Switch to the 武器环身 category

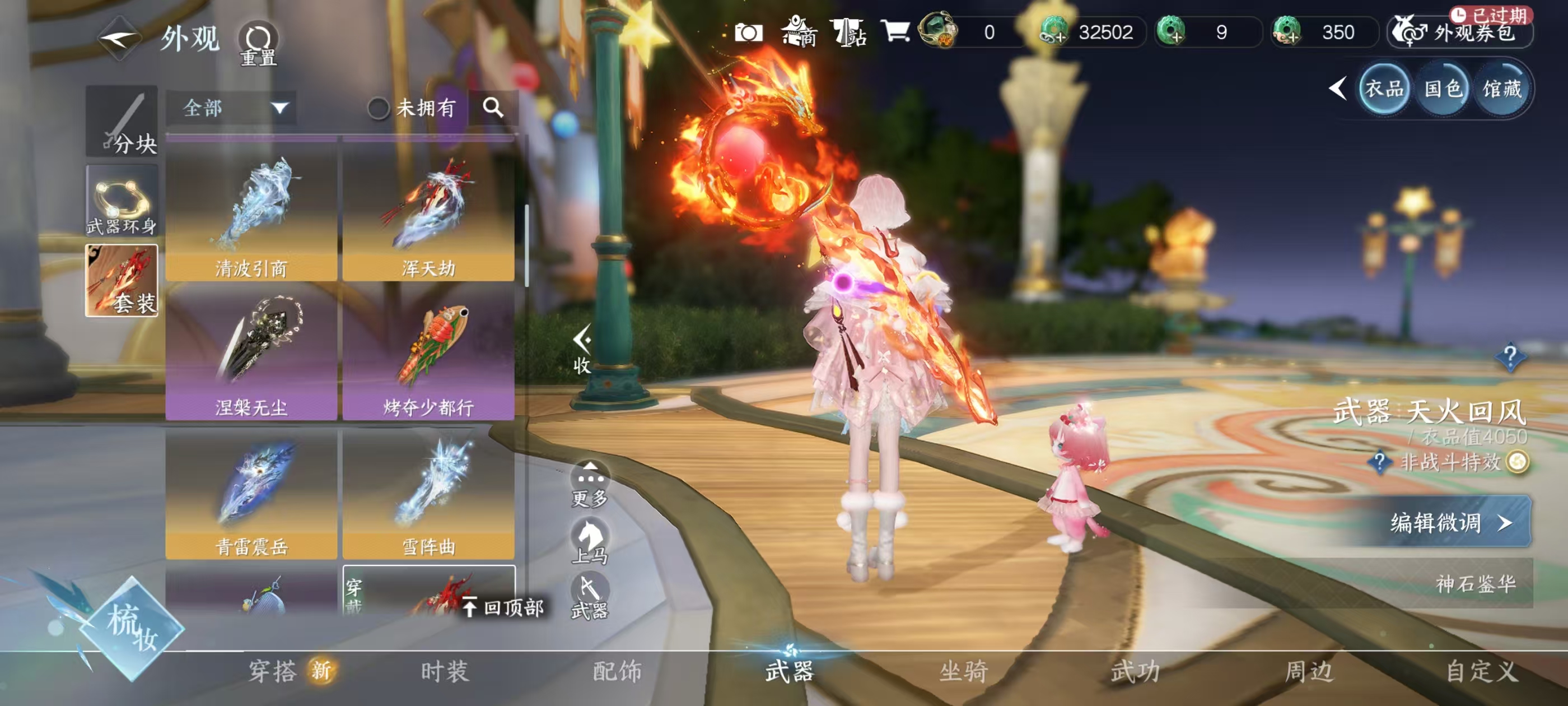[122, 201]
